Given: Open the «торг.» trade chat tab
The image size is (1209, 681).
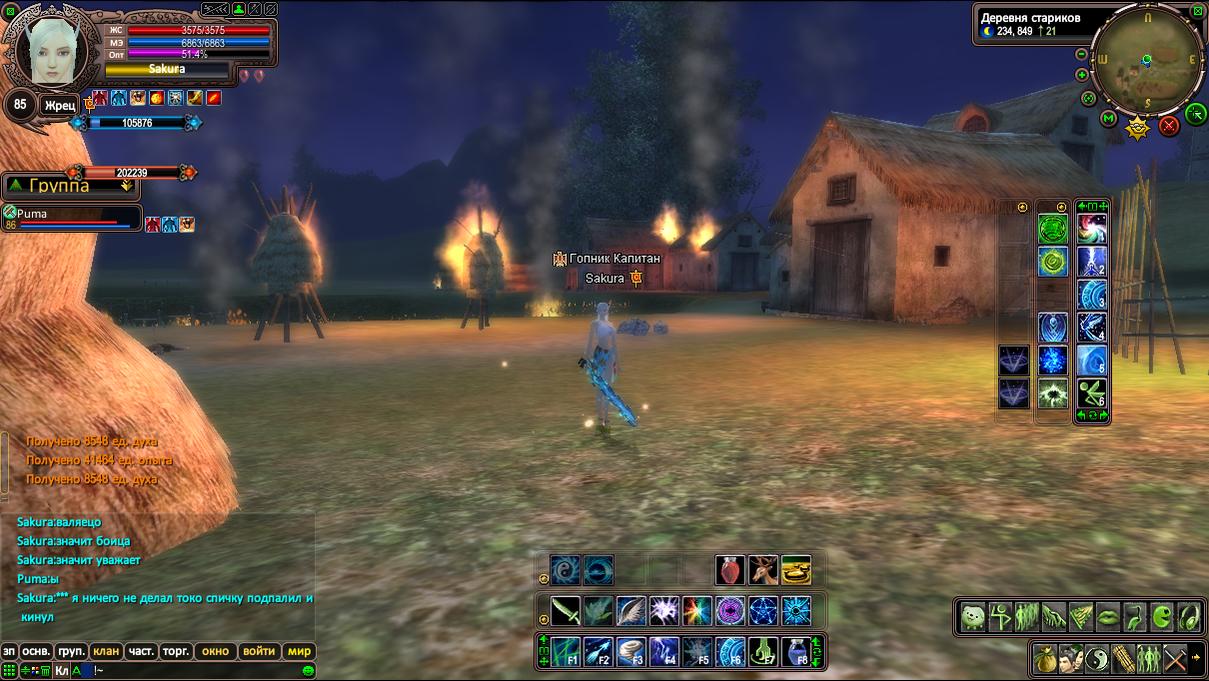Looking at the screenshot, I should tap(176, 651).
